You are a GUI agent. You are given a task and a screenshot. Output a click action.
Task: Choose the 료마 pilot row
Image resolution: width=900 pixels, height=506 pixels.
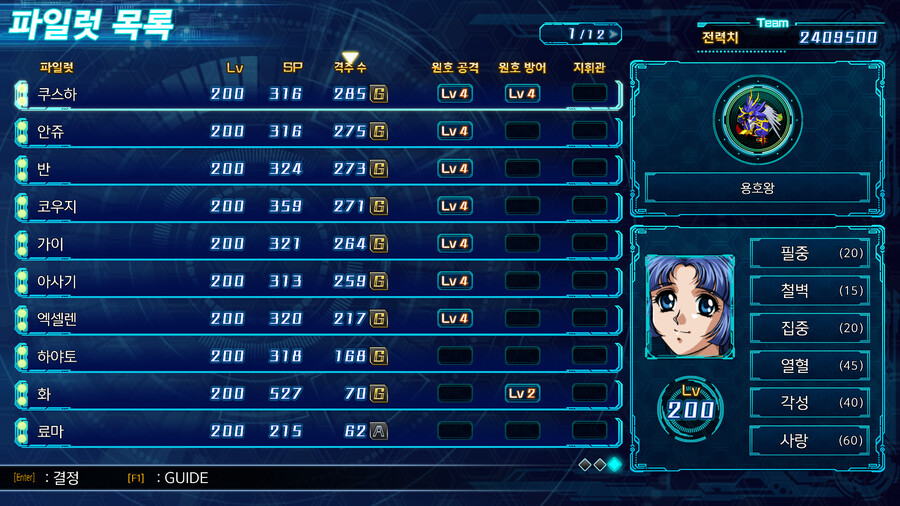click(51, 432)
